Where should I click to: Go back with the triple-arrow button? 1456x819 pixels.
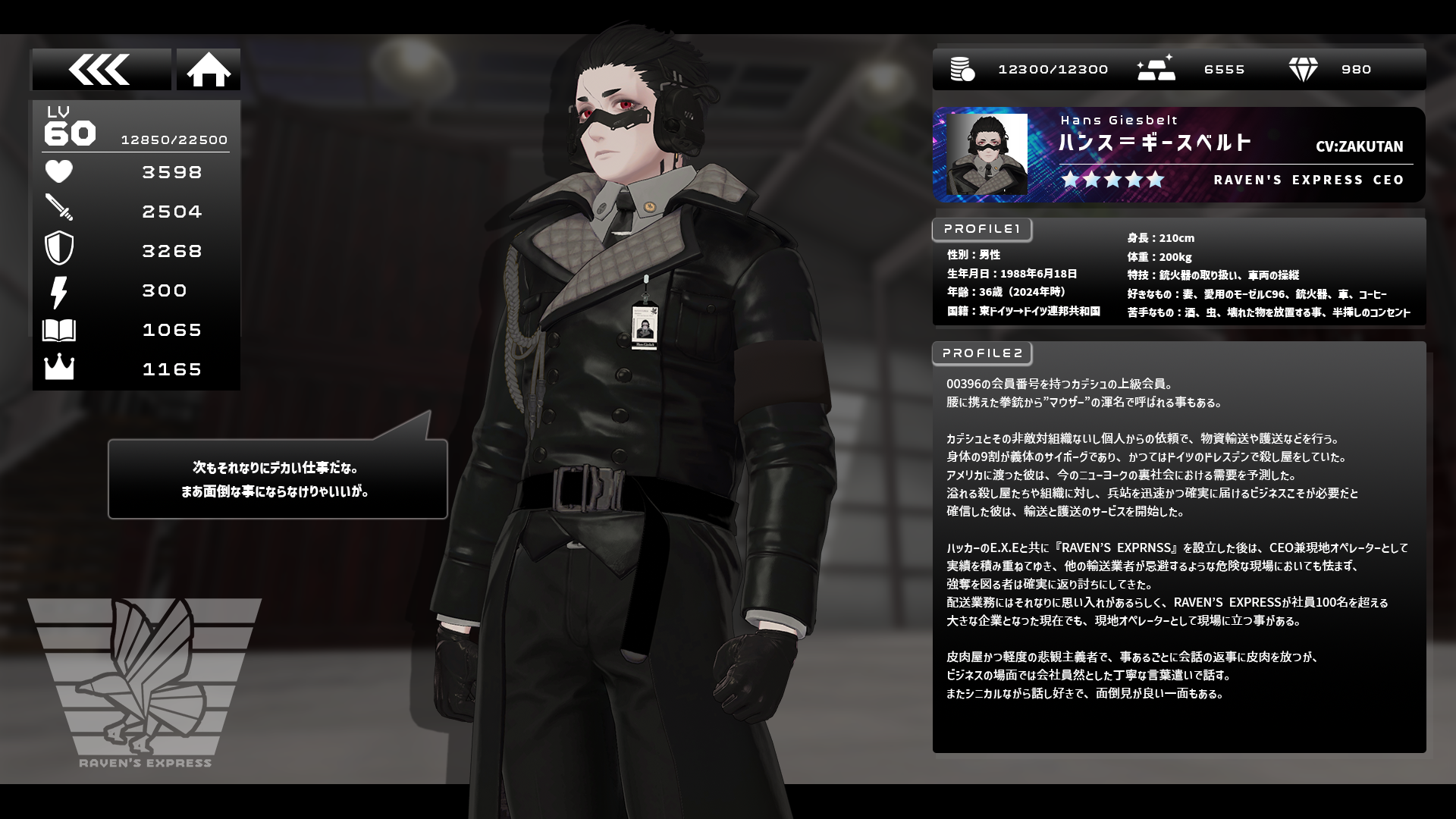[101, 70]
